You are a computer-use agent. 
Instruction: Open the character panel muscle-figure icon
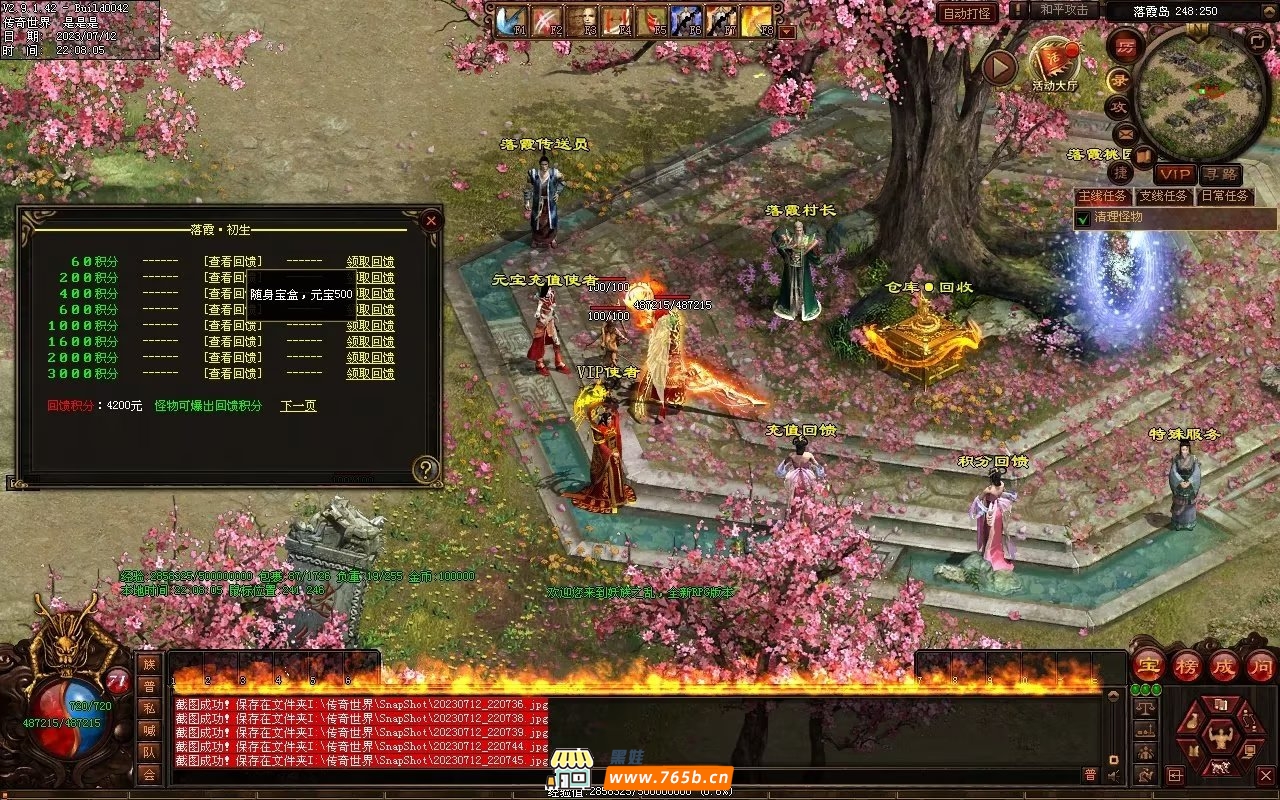(x=1219, y=739)
